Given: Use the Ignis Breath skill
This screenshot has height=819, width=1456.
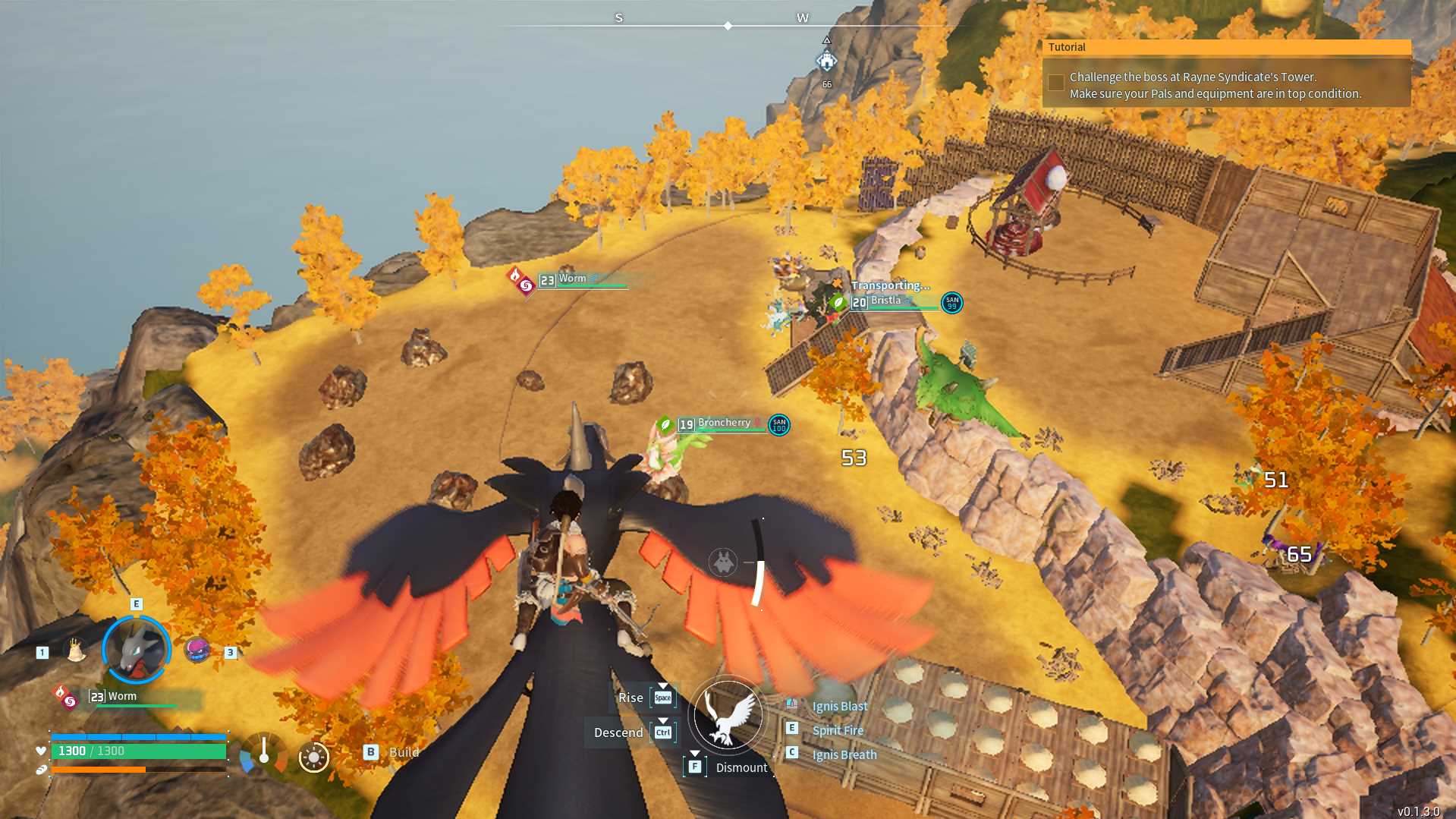Looking at the screenshot, I should [x=844, y=754].
